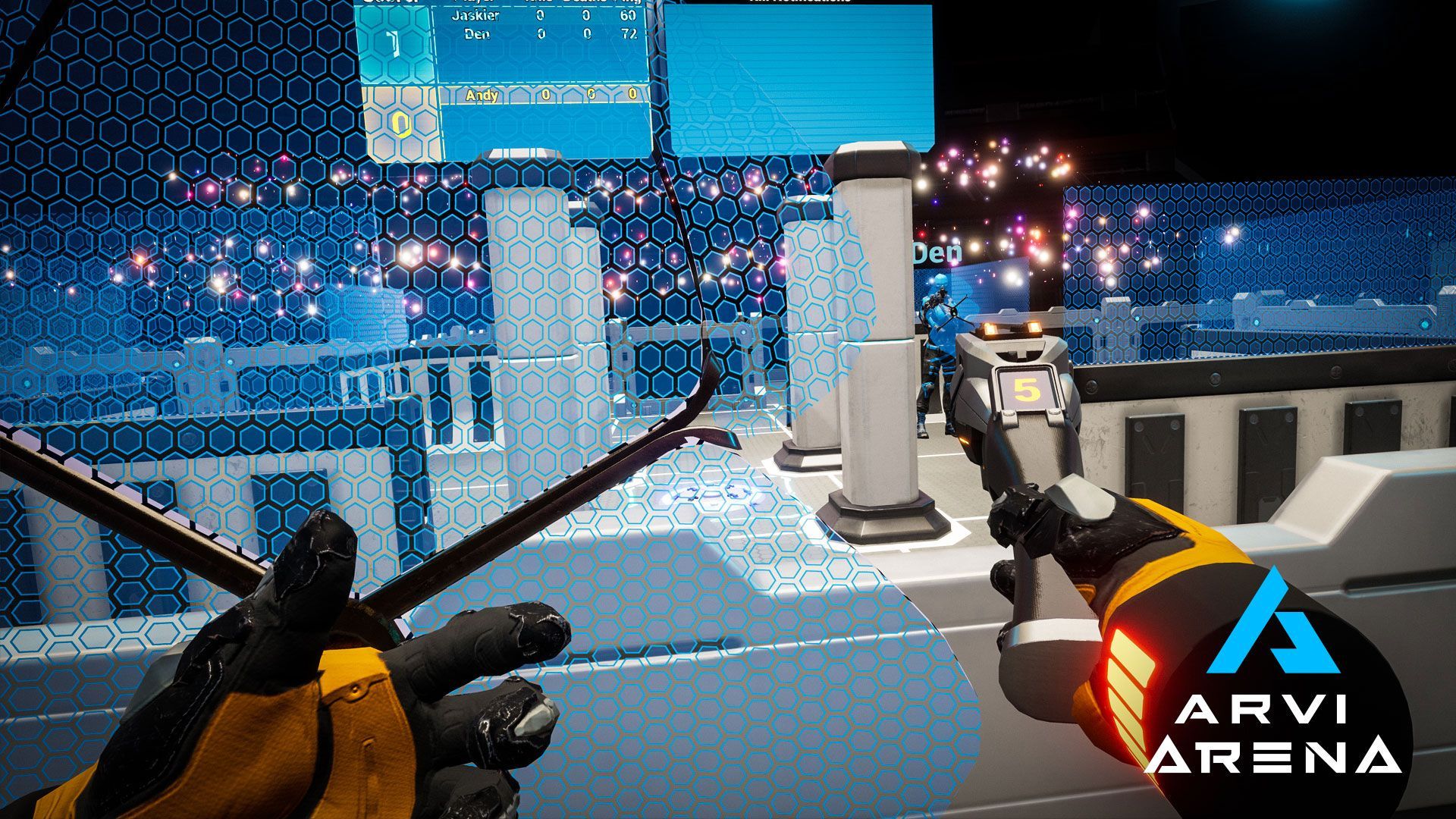Screen dimensions: 1456x819
Task: Select Den's row on the scoreboard
Action: tap(478, 35)
